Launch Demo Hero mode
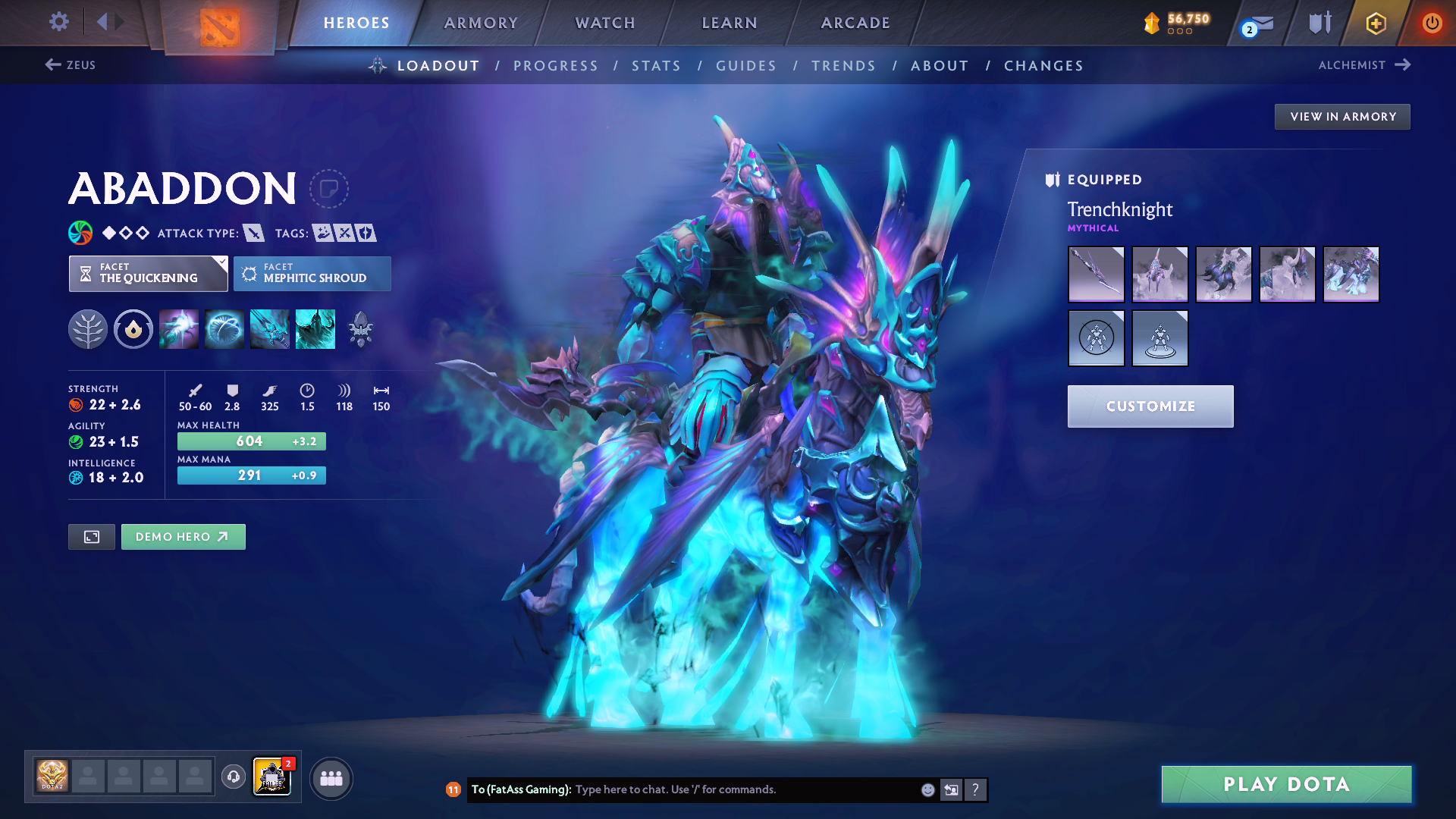1456x819 pixels. click(x=183, y=537)
